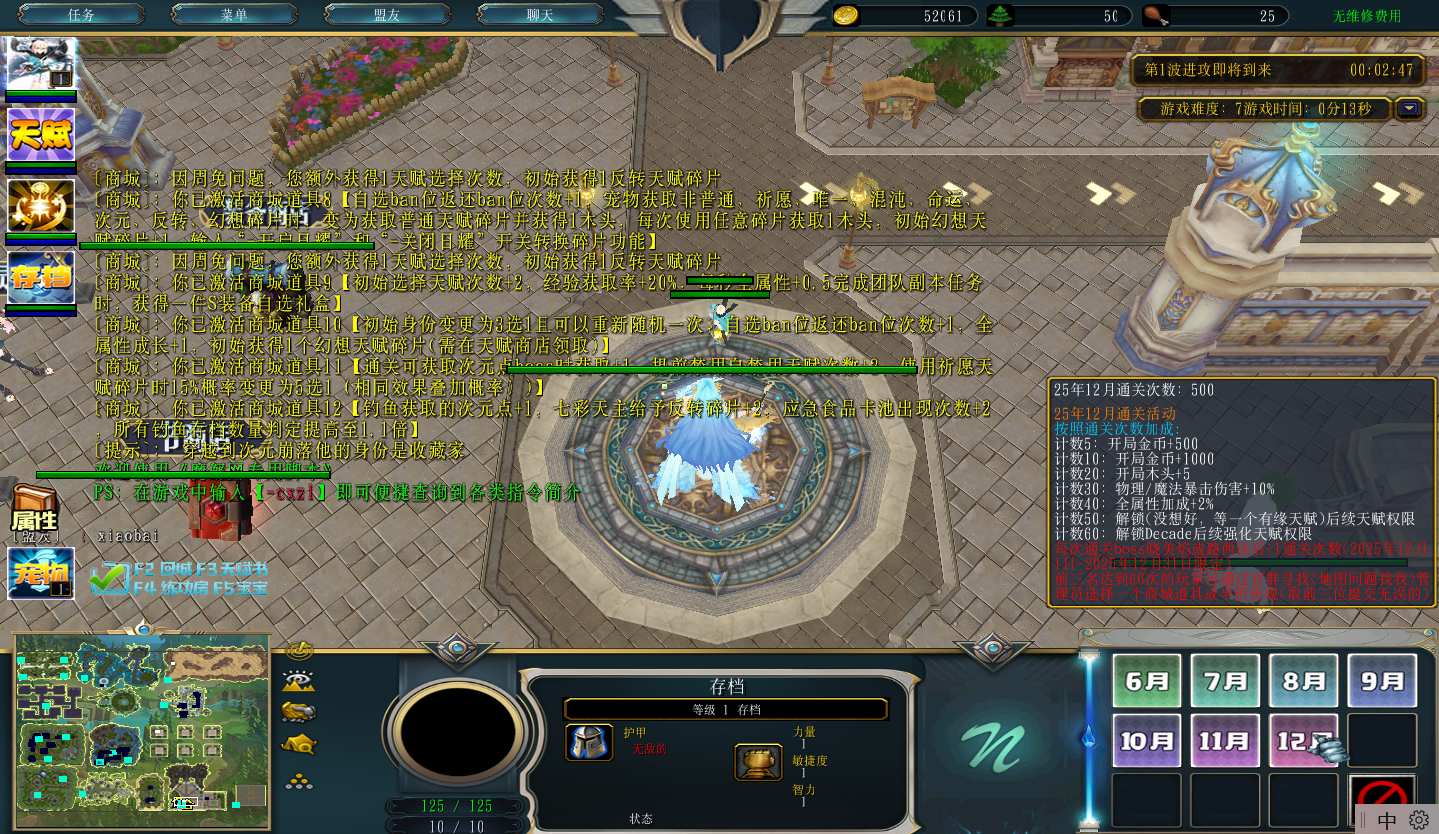Screen dimensions: 1439x834
Task: Click the 存档 save icon
Action: click(41, 277)
